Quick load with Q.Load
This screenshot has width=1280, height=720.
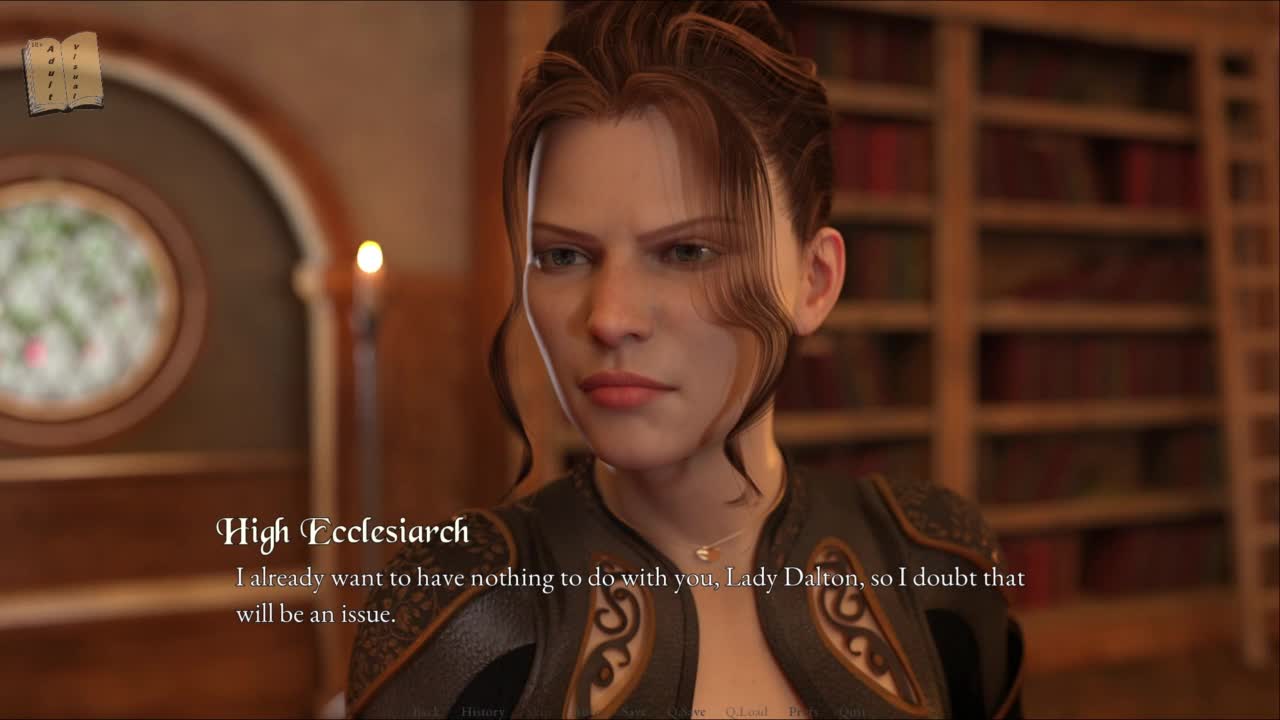[747, 712]
